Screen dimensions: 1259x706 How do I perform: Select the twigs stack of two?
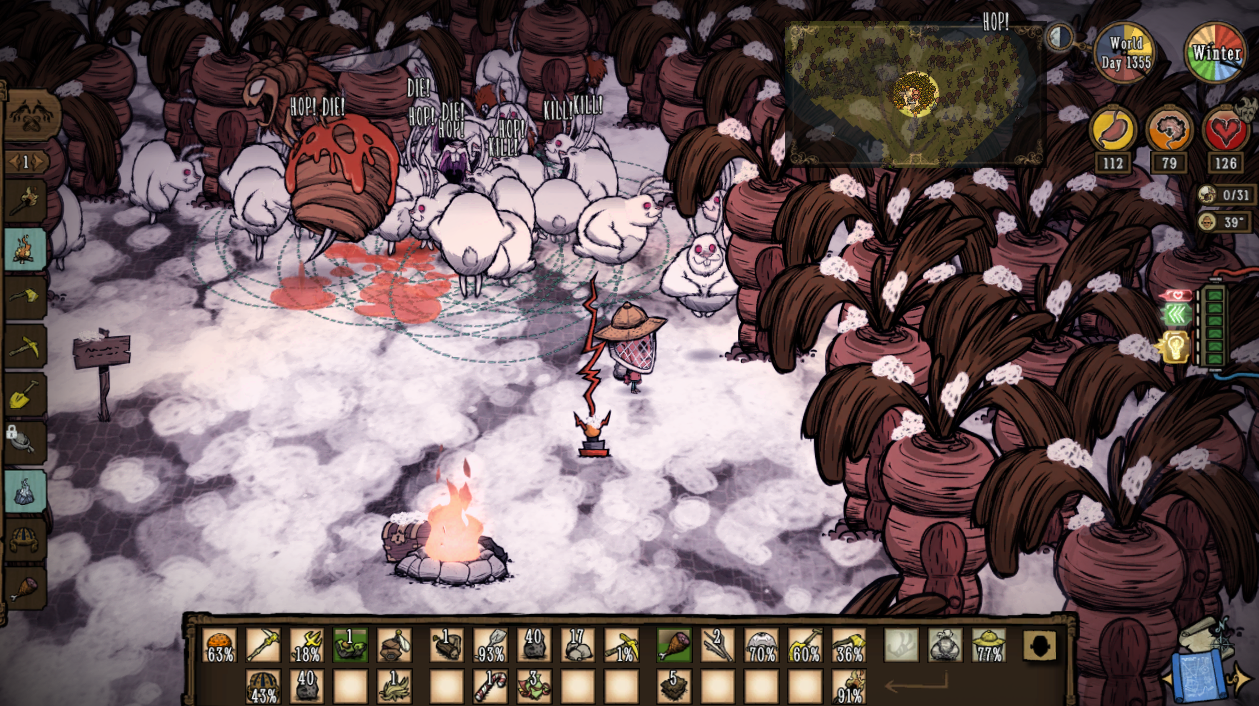click(x=717, y=645)
